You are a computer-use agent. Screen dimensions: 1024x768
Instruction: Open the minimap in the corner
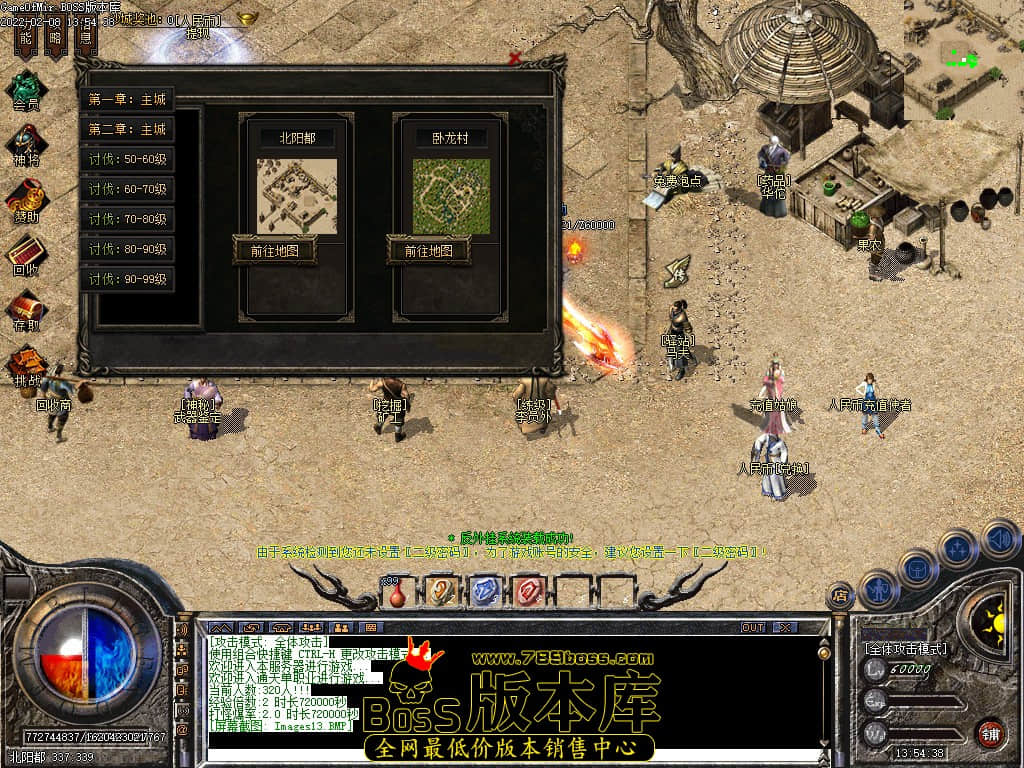click(x=963, y=60)
